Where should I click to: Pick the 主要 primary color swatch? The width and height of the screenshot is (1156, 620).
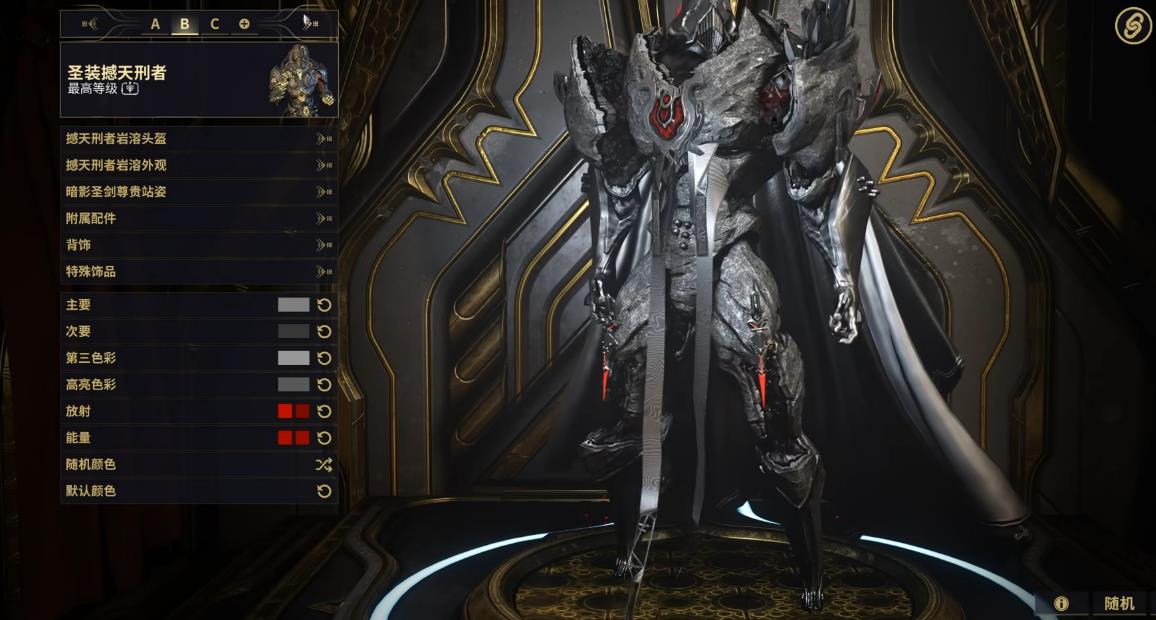(x=293, y=305)
